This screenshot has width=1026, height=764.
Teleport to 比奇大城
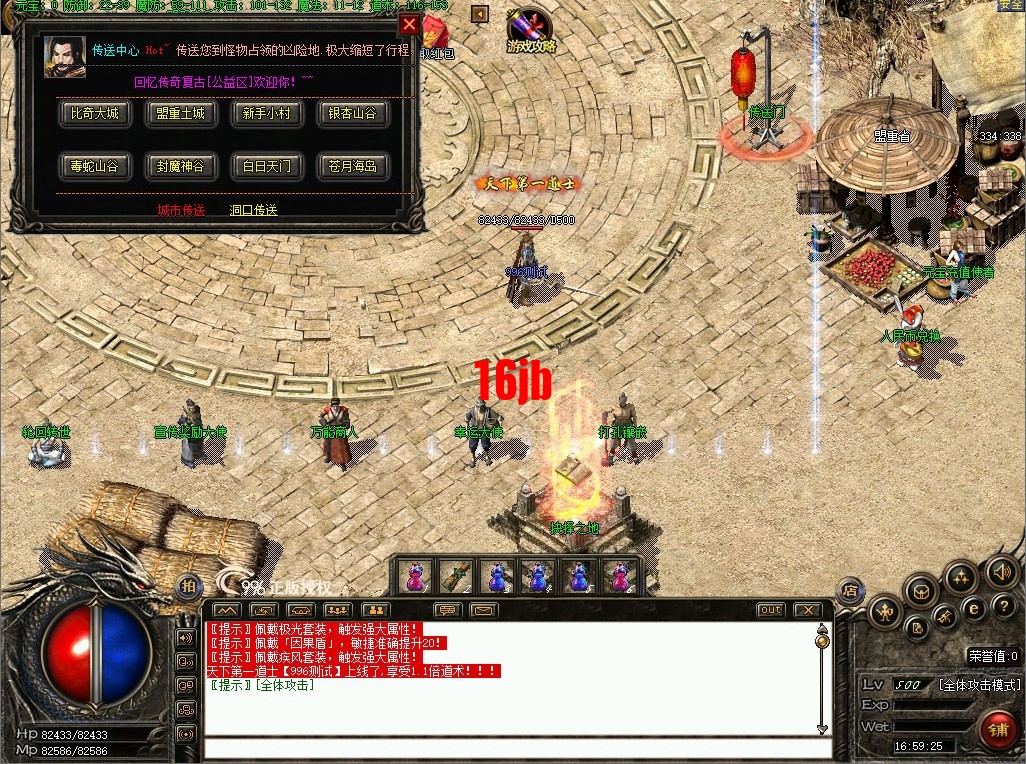coord(95,114)
